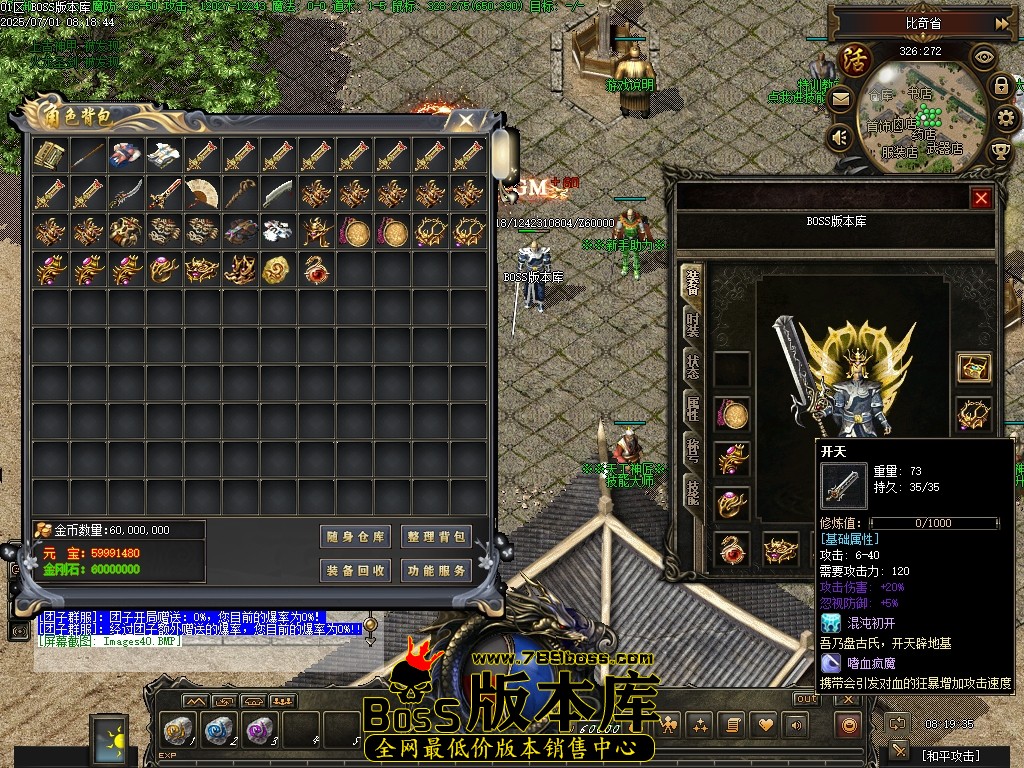Close the character bag window

coord(466,119)
